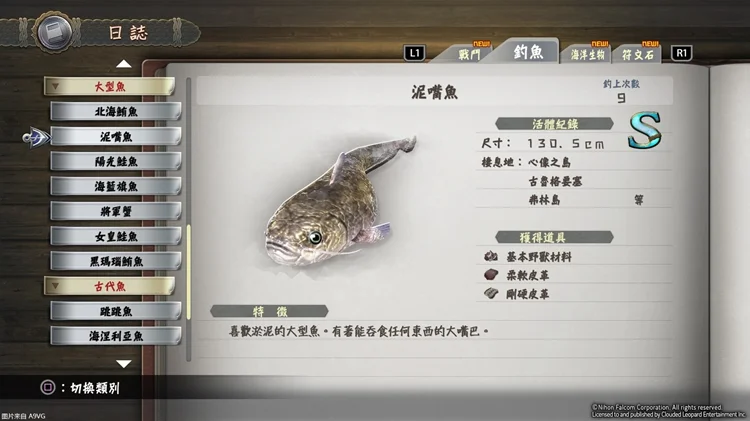Select the 陽光鮭魚 entry
This screenshot has height=421, width=750.
pyautogui.click(x=116, y=161)
